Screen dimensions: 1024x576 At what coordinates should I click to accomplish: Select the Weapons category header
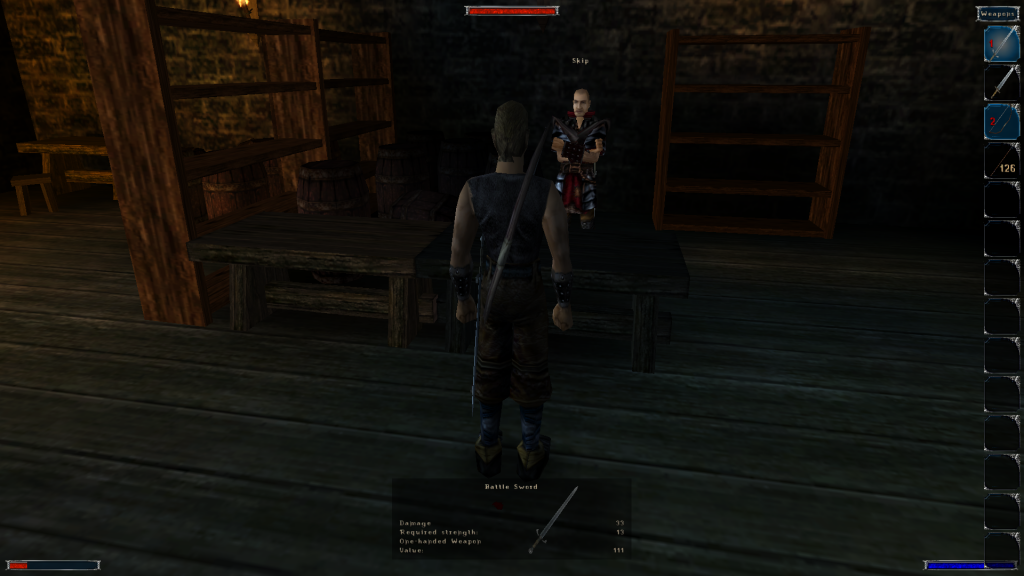[998, 13]
